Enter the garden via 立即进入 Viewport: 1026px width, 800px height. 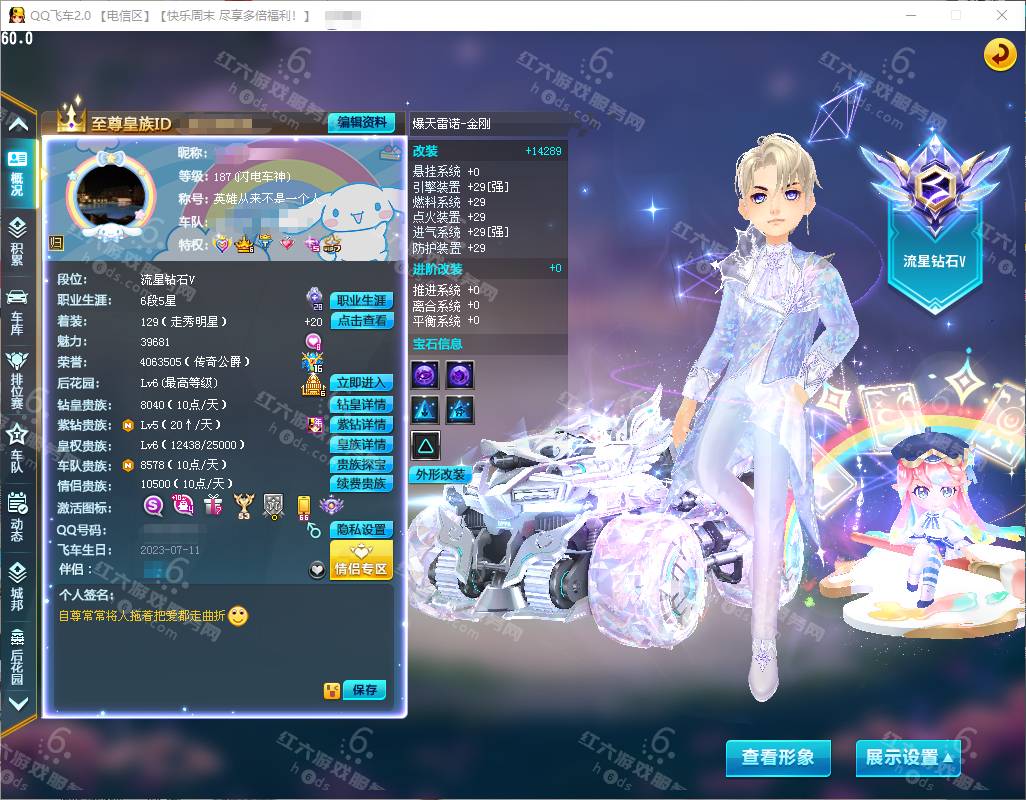pyautogui.click(x=361, y=383)
